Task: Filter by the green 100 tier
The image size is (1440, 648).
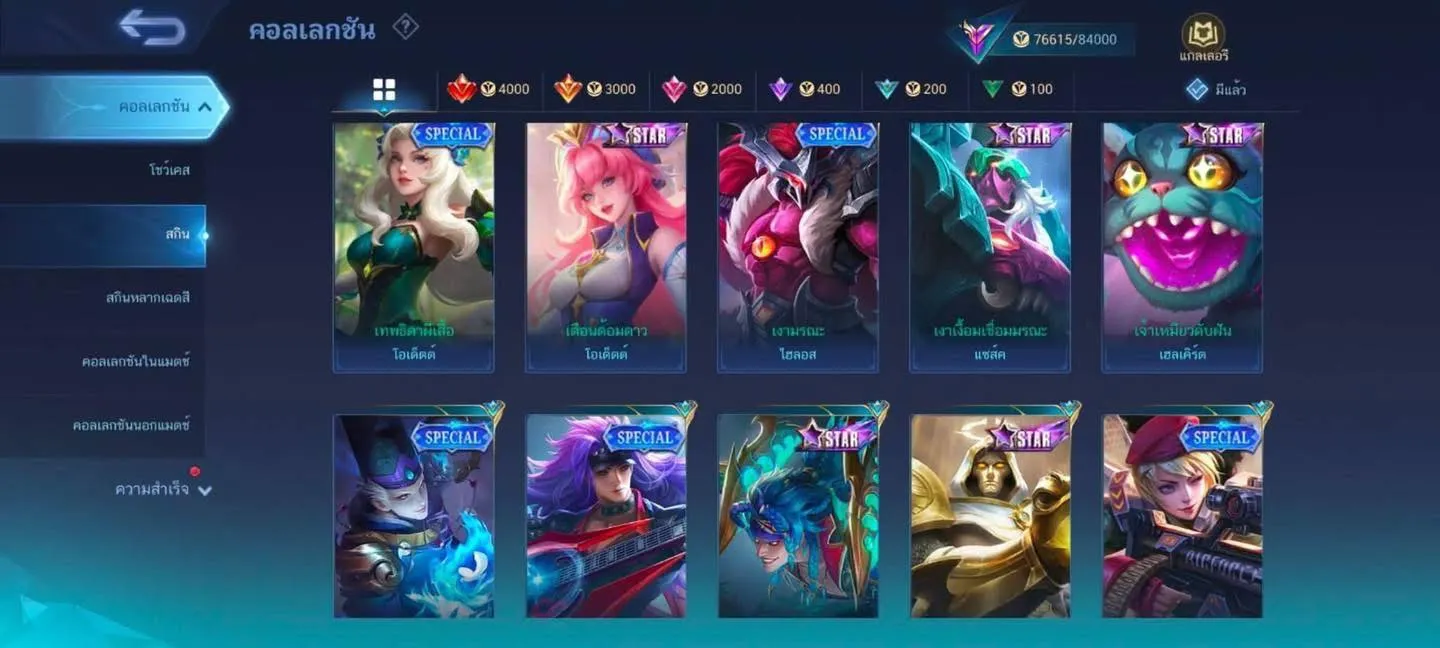Action: pyautogui.click(x=1018, y=89)
